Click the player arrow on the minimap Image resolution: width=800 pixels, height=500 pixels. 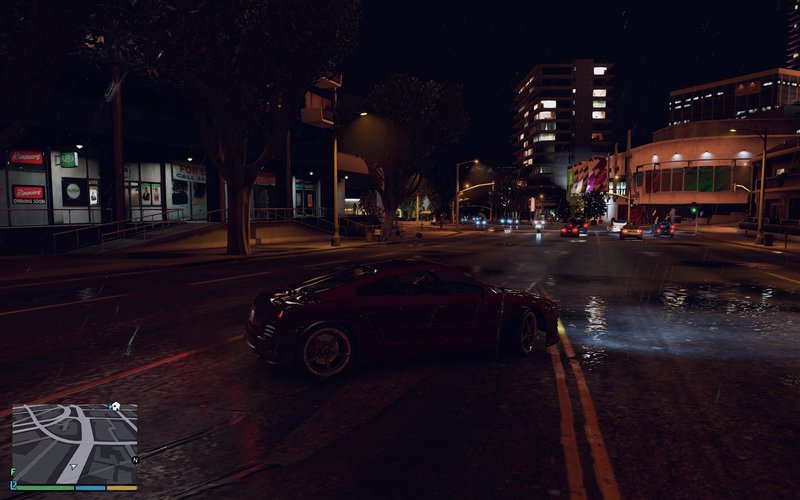tap(75, 465)
